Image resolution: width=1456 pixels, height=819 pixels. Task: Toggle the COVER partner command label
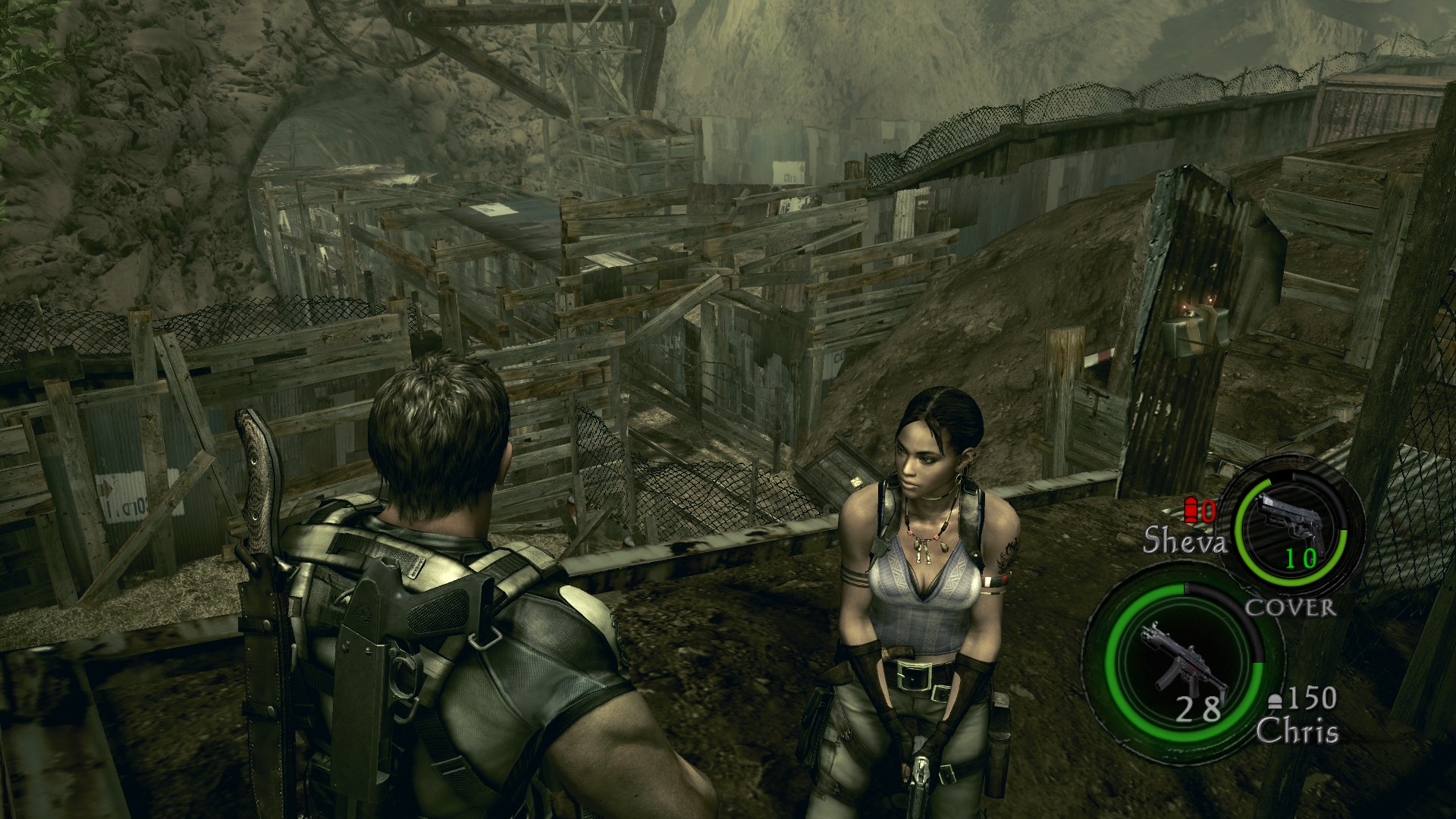tap(1290, 607)
